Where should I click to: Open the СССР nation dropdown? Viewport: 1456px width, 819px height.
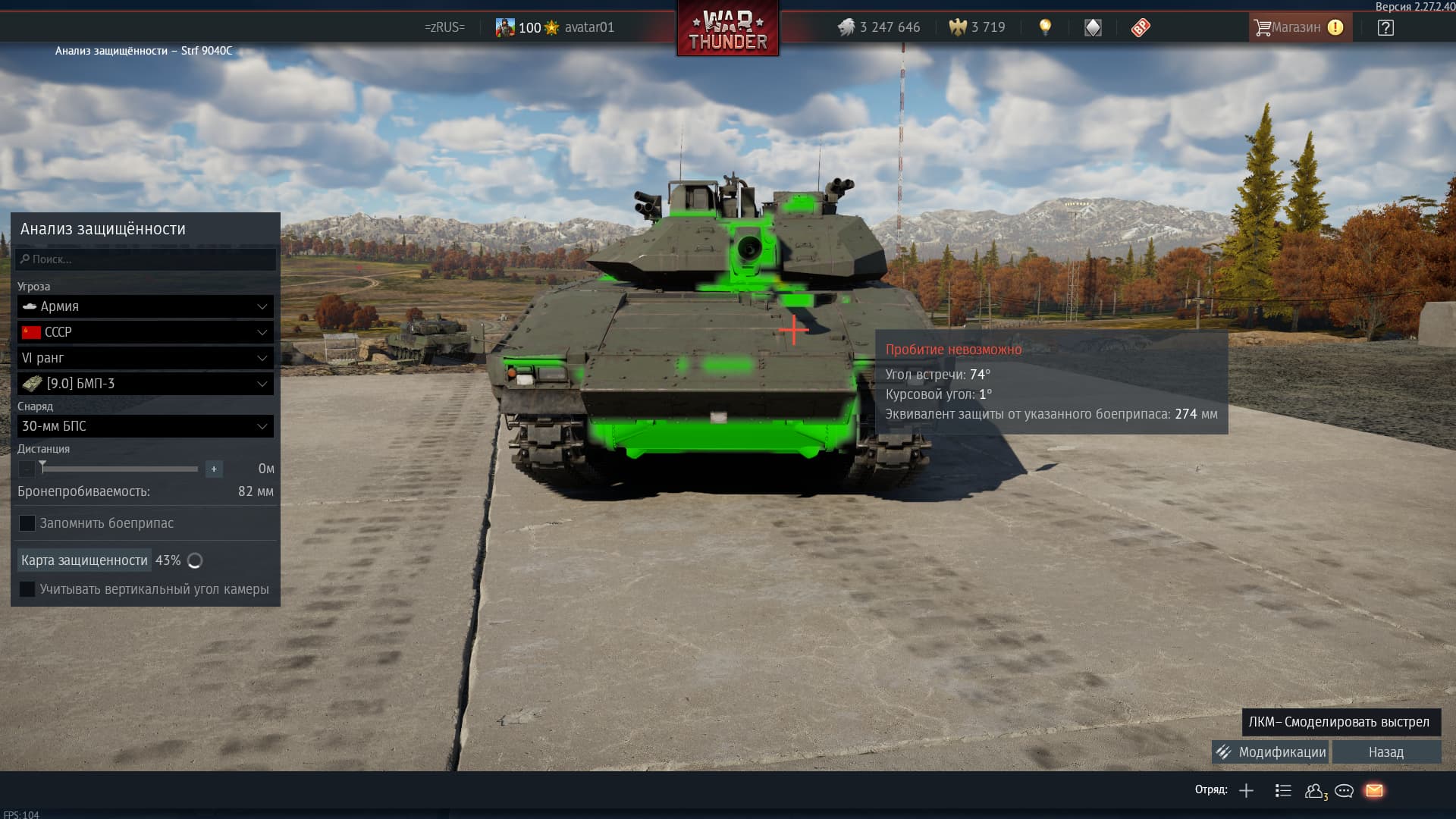click(146, 332)
